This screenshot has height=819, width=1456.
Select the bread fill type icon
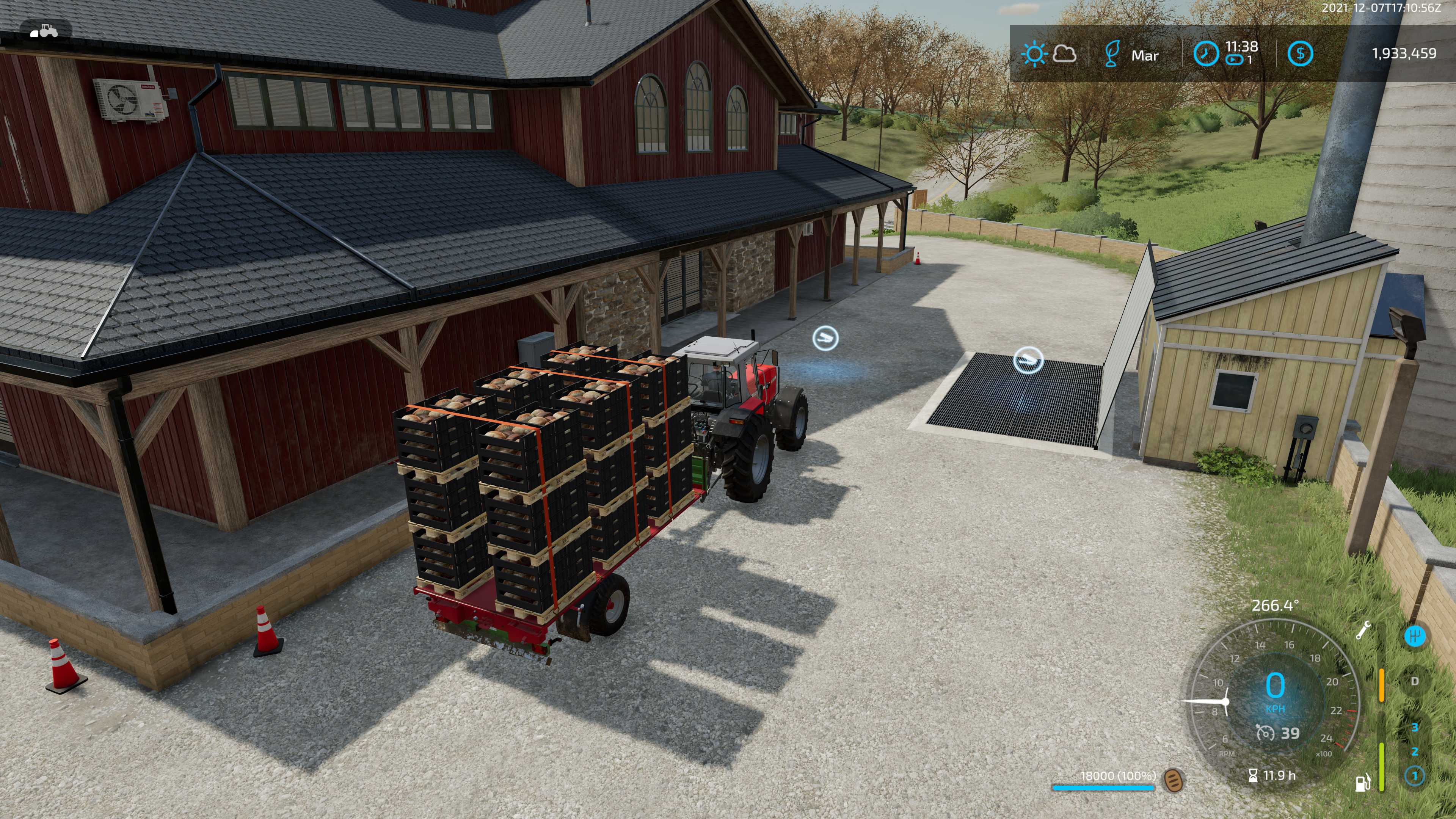click(x=1174, y=781)
